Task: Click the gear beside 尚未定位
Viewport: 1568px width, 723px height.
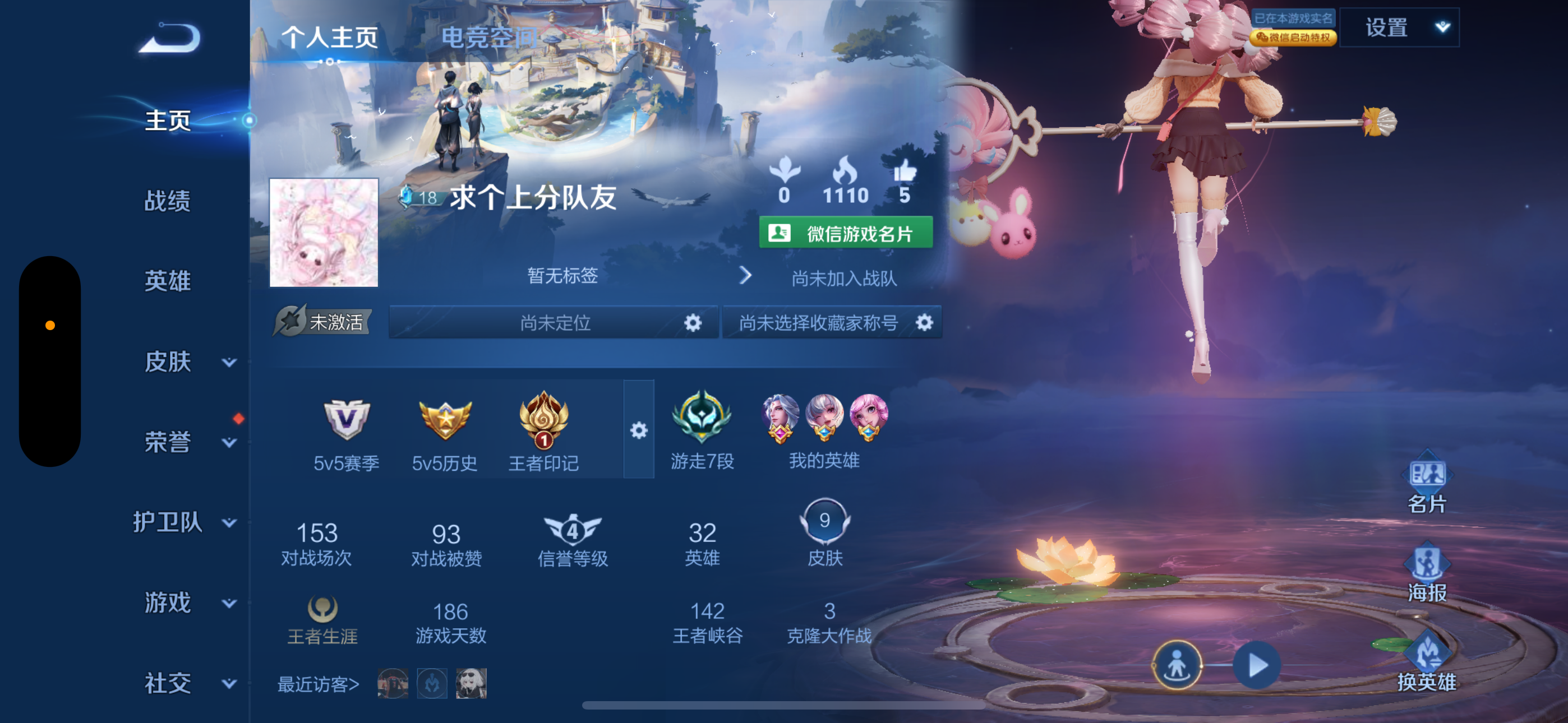Action: 694,323
